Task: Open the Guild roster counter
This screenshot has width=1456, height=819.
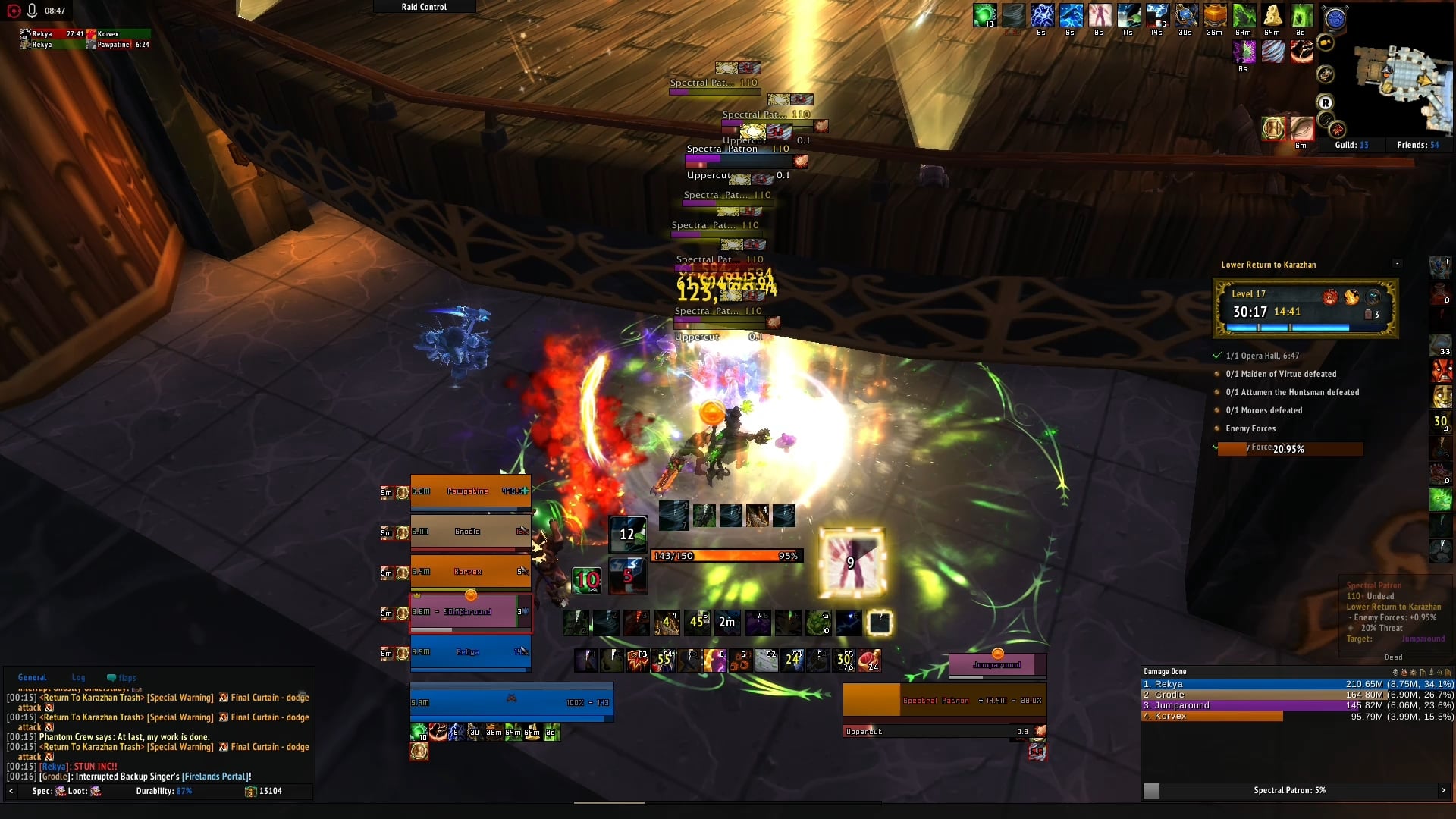Action: pyautogui.click(x=1351, y=145)
